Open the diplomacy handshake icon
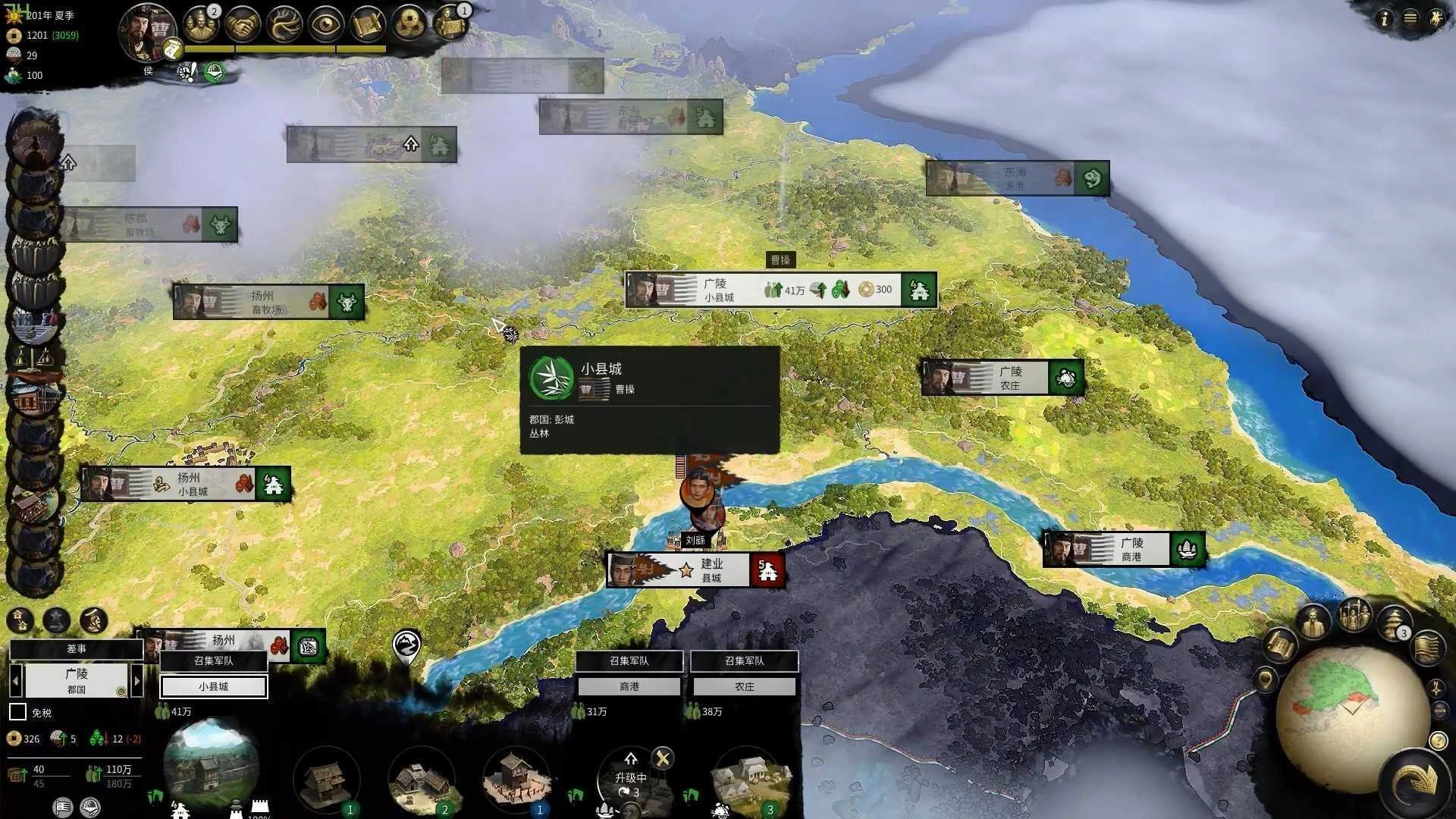 [244, 23]
